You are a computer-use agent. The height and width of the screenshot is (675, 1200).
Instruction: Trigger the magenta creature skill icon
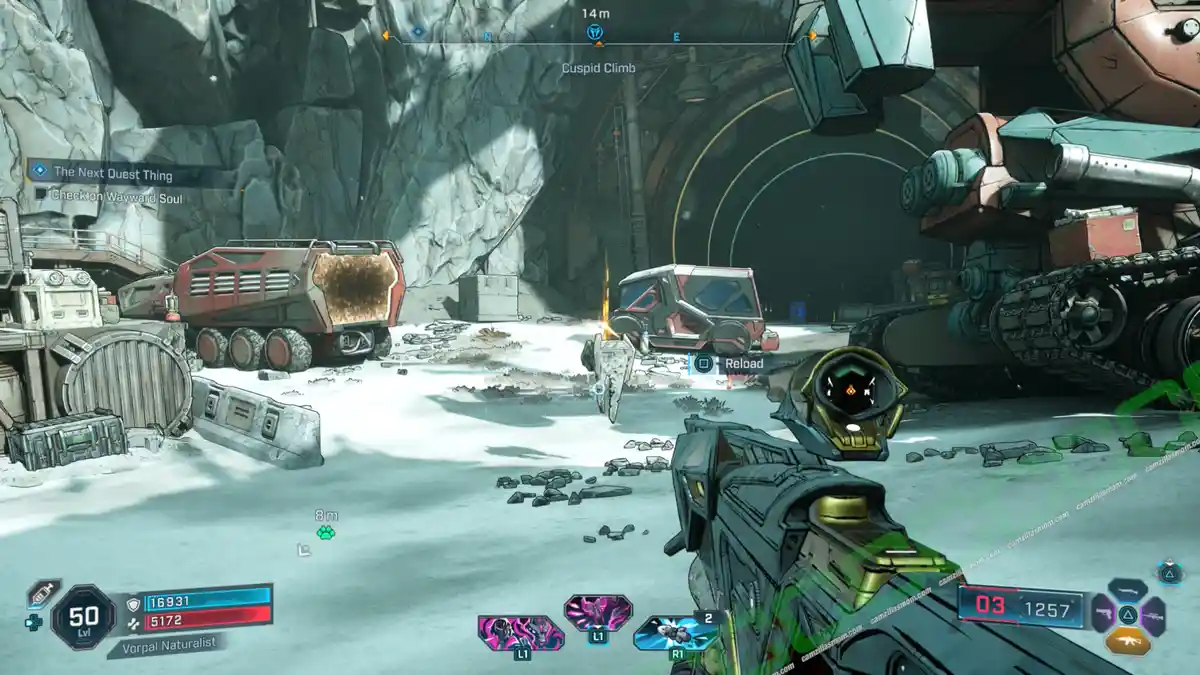tap(597, 612)
